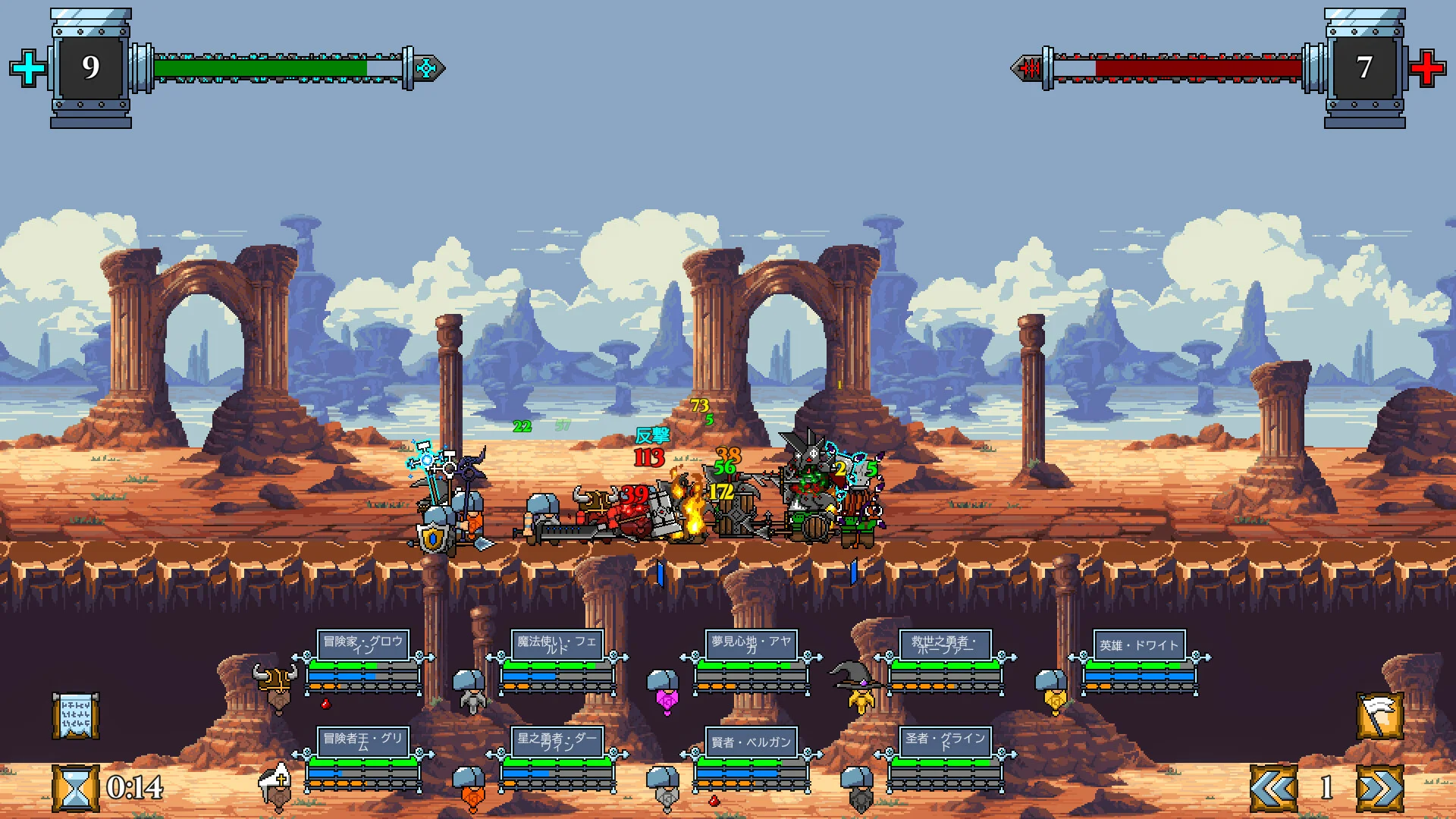Screen dimensions: 1456x819
Task: Click the hourglass timer icon
Action: pyautogui.click(x=75, y=788)
